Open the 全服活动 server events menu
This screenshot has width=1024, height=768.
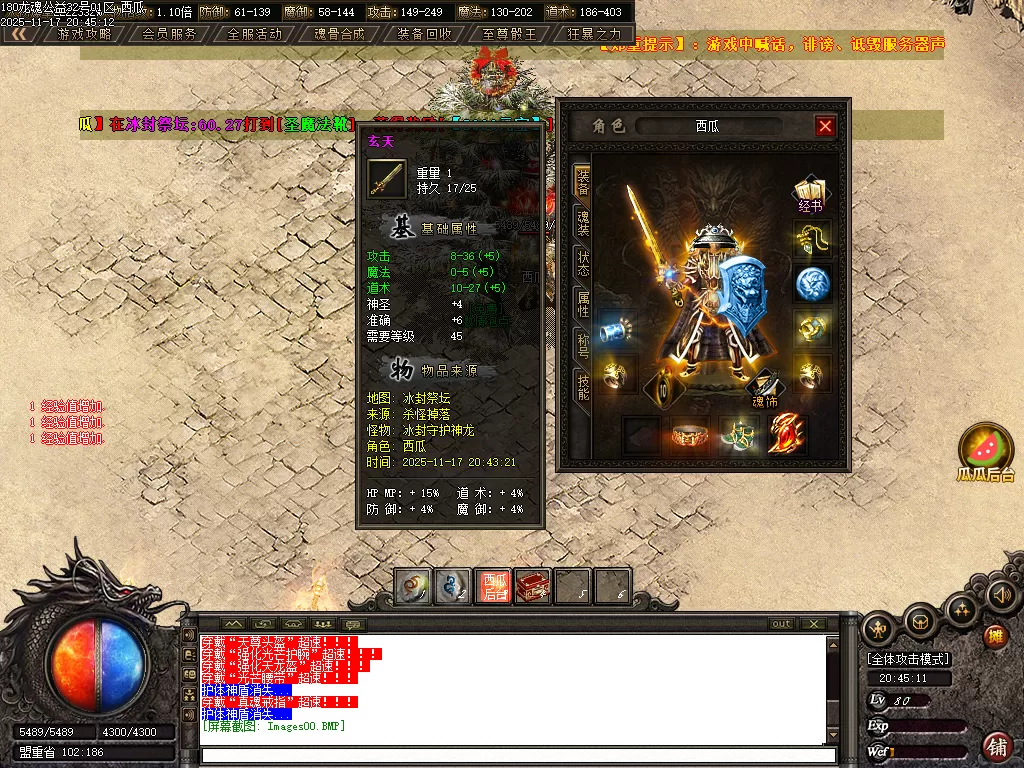click(x=255, y=34)
